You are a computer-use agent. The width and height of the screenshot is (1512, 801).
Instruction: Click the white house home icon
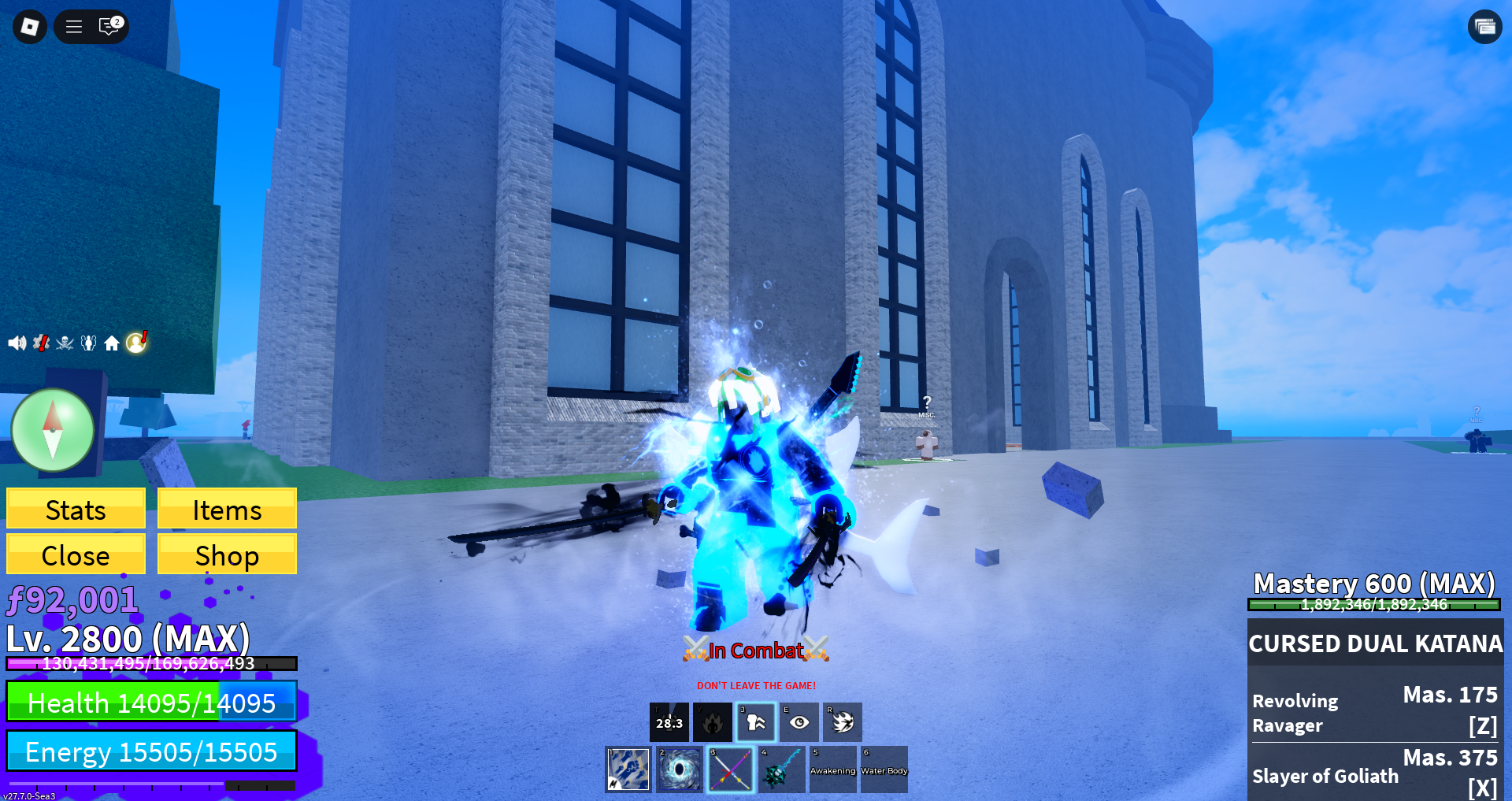point(112,343)
